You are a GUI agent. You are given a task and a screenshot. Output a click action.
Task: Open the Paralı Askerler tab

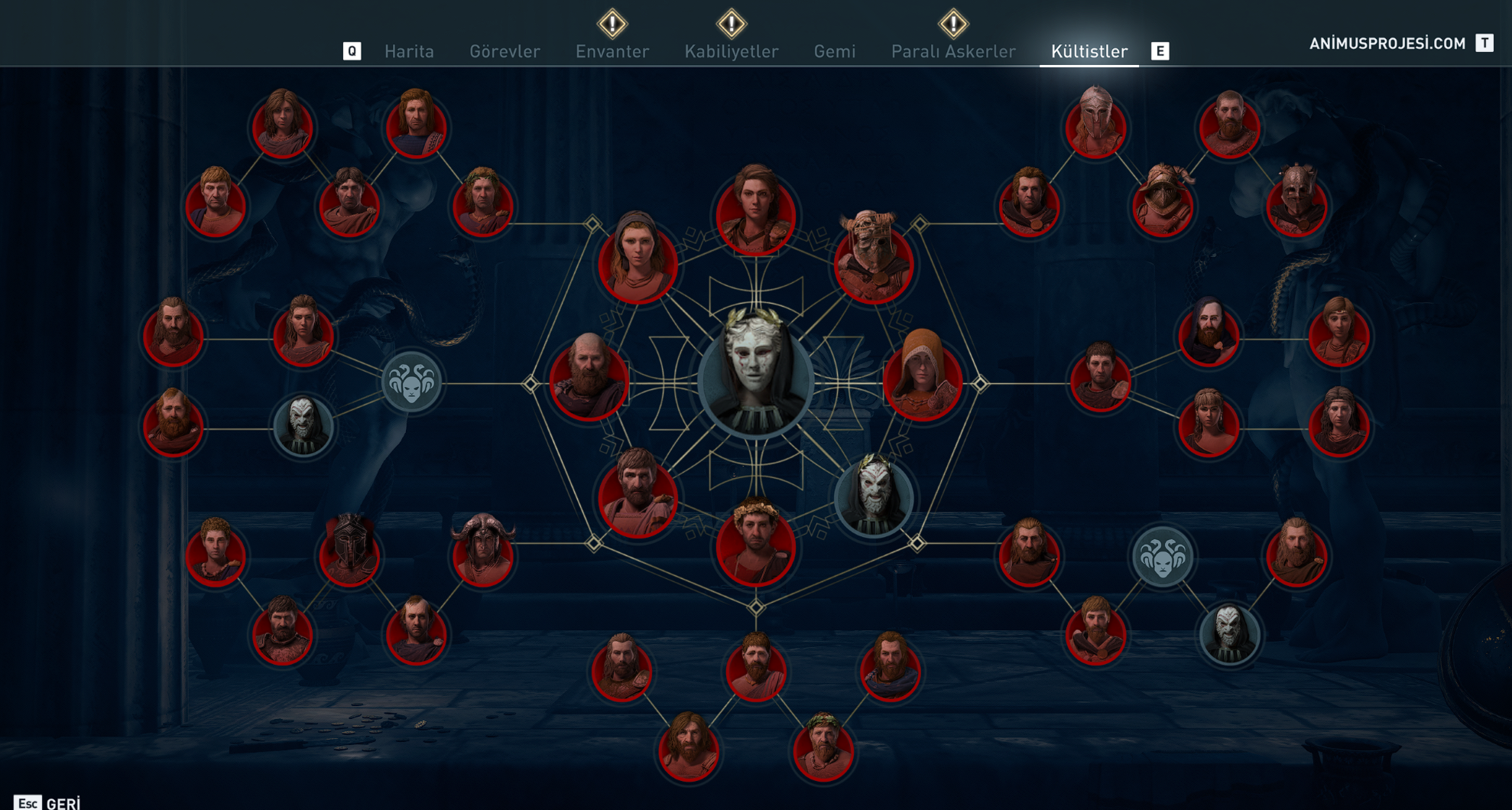pos(953,51)
